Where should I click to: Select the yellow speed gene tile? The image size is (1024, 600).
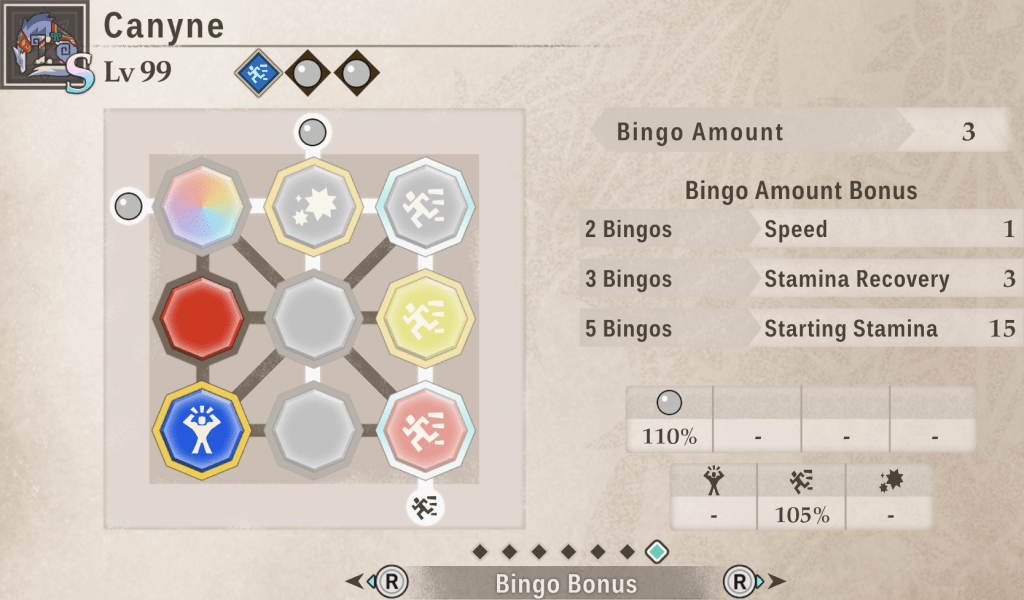pyautogui.click(x=427, y=317)
